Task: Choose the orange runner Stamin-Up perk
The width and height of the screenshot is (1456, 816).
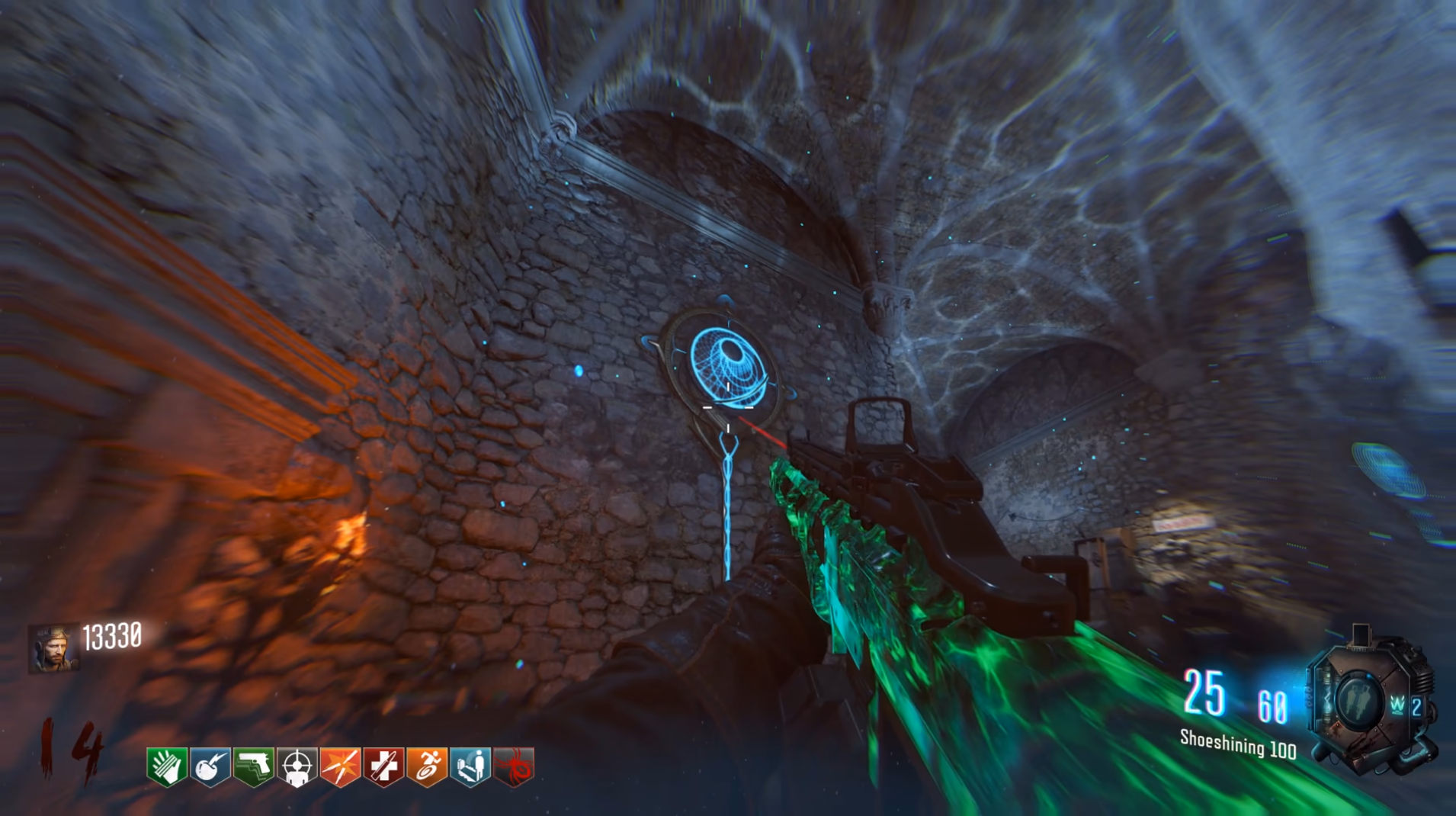Action: pyautogui.click(x=428, y=766)
